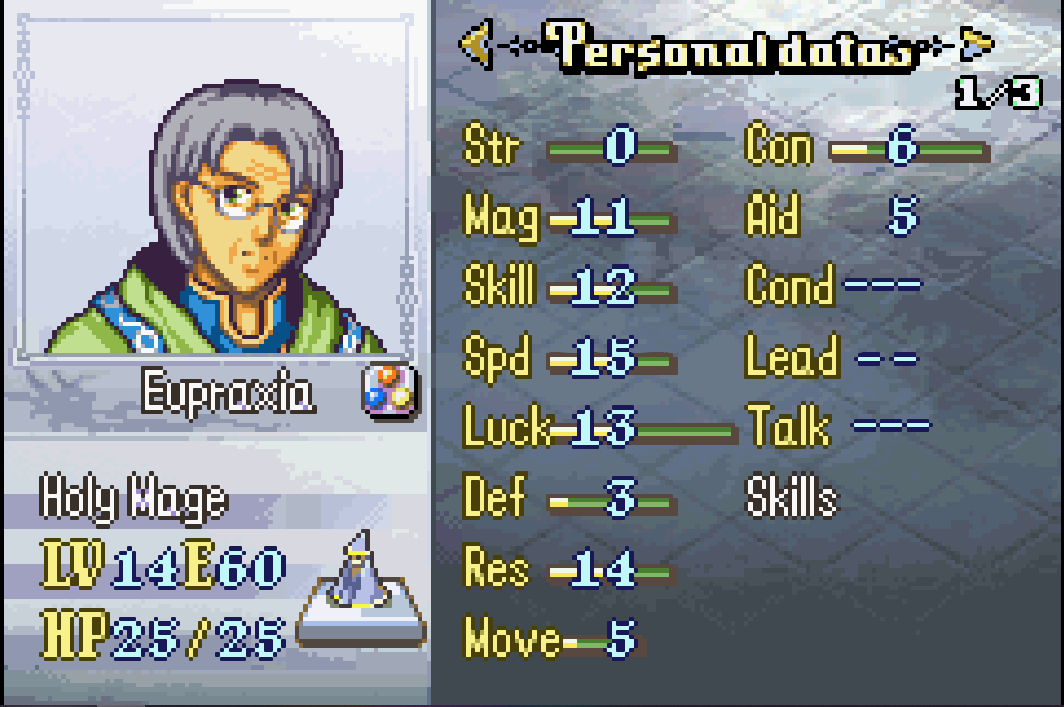
Task: Go to the next page with the right arrow
Action: (976, 44)
